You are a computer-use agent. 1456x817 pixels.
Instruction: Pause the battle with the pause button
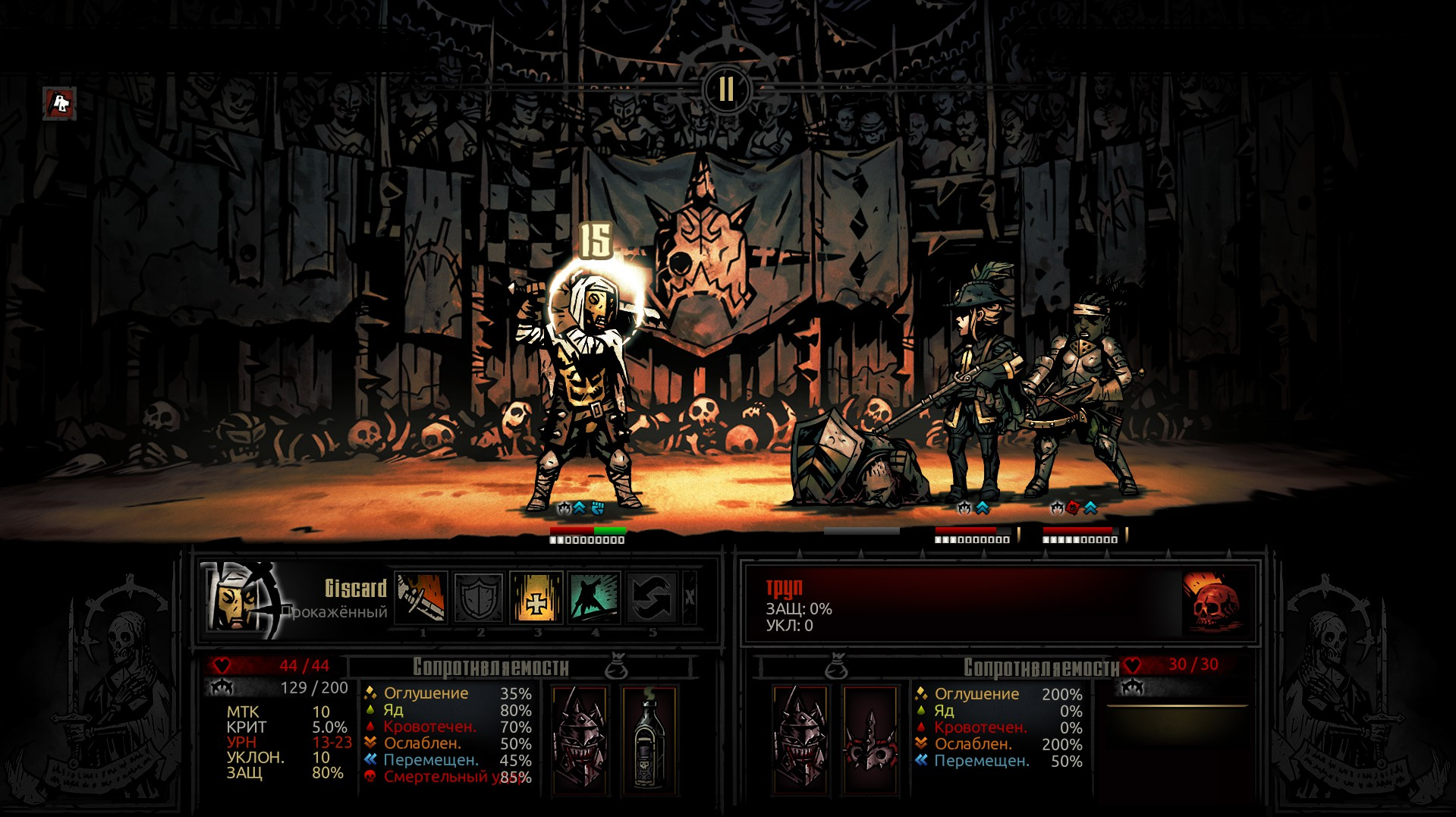(726, 89)
